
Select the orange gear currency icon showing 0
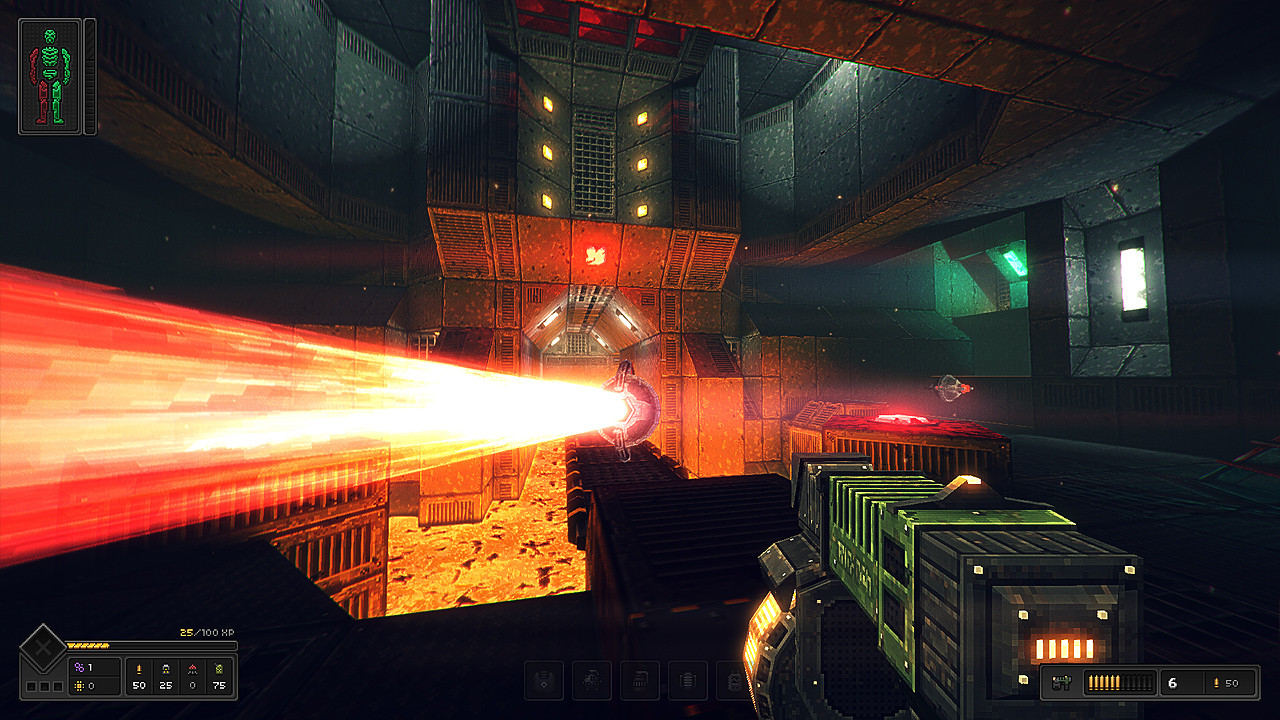tap(80, 686)
